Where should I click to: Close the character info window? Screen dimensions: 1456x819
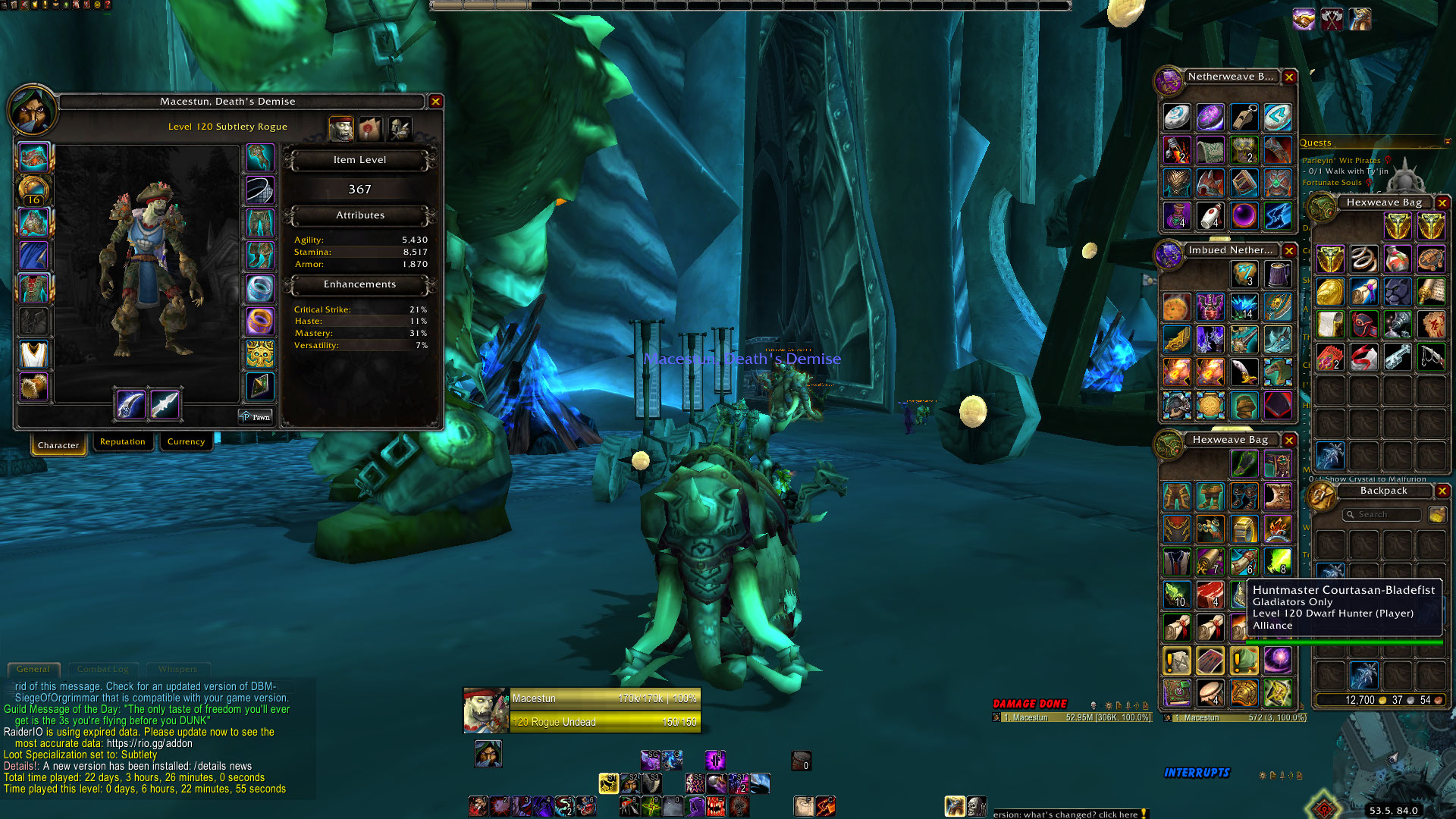(x=435, y=102)
